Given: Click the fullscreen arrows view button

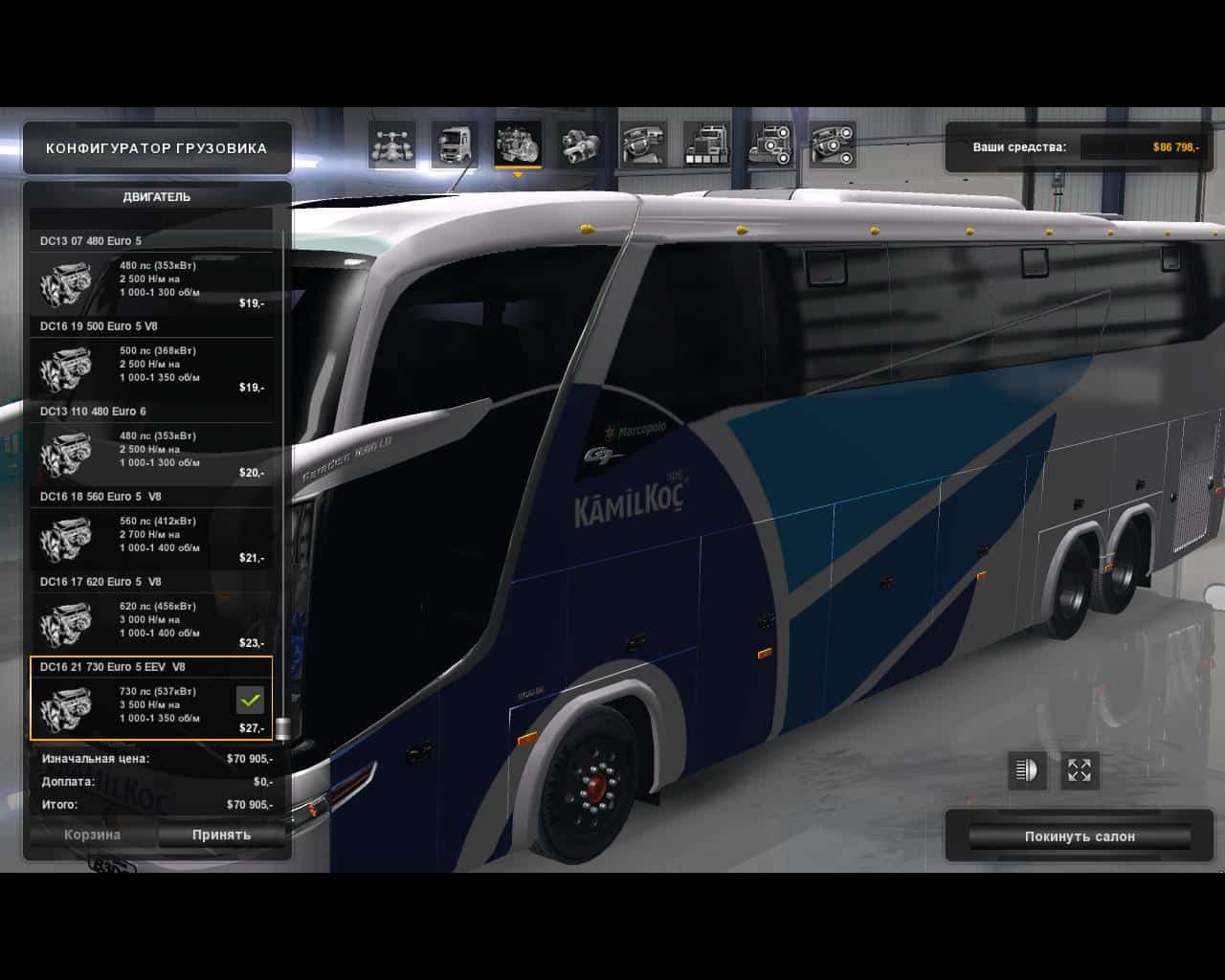Looking at the screenshot, I should (x=1080, y=770).
